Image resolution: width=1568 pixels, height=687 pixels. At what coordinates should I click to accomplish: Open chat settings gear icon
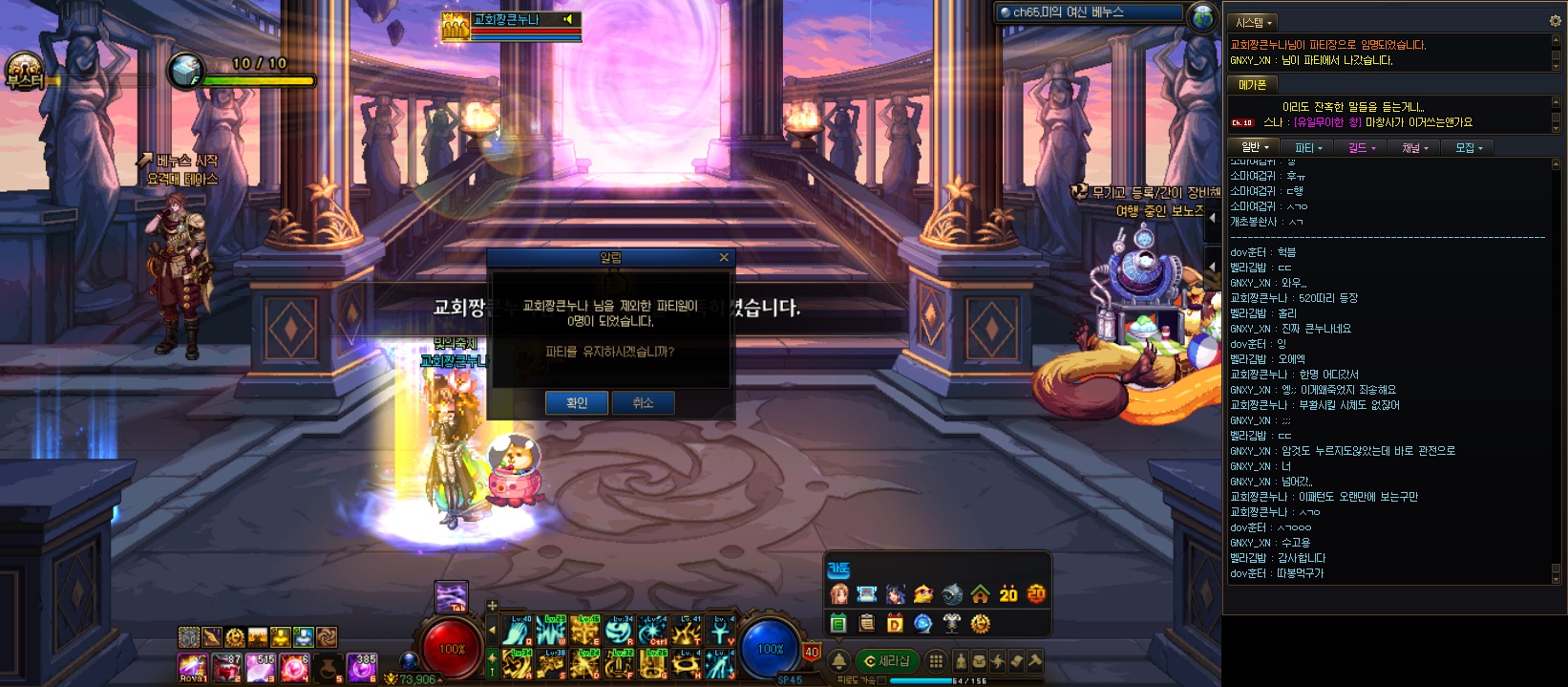(1555, 21)
